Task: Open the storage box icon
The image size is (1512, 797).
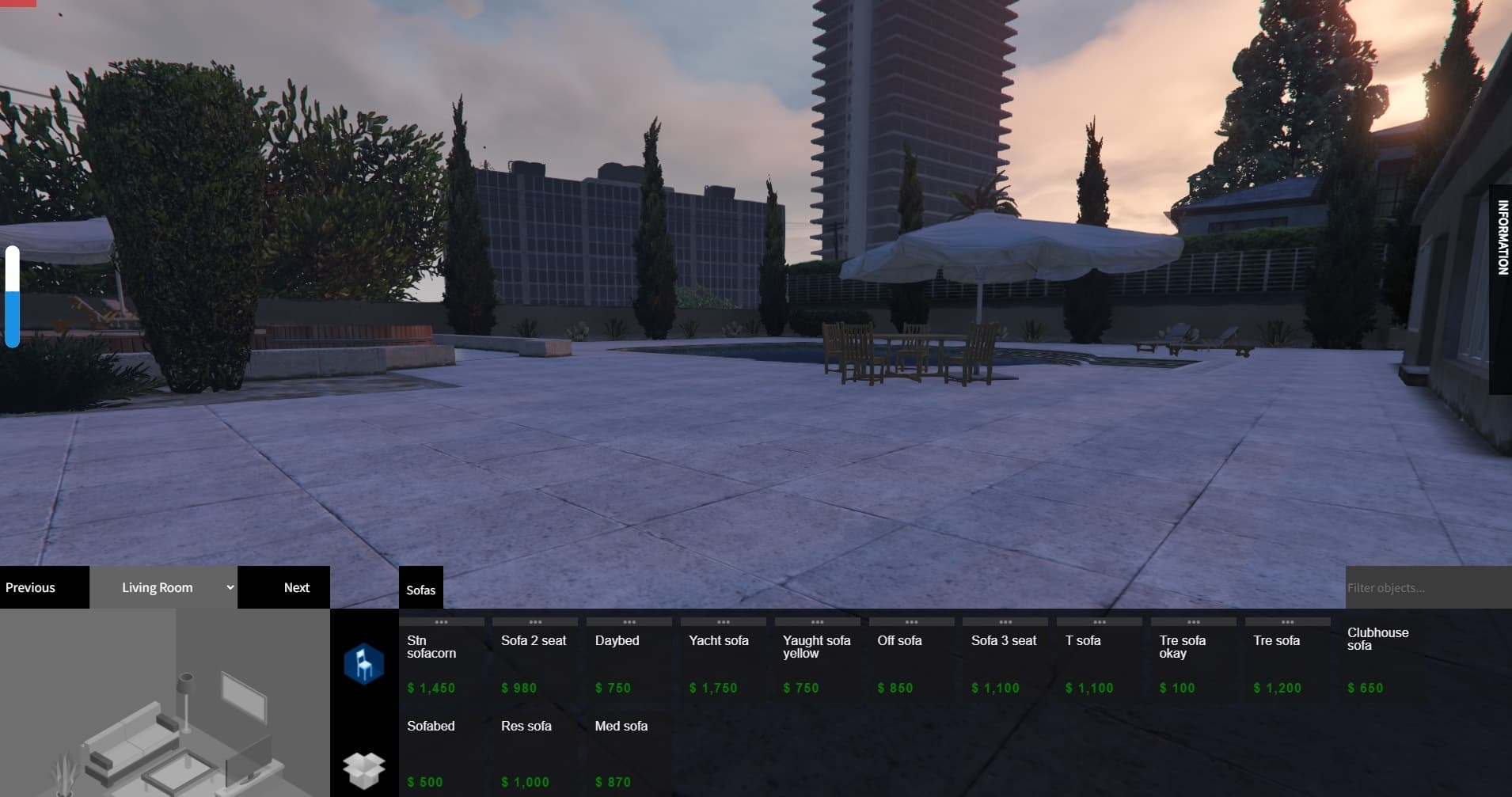Action: pos(363,766)
